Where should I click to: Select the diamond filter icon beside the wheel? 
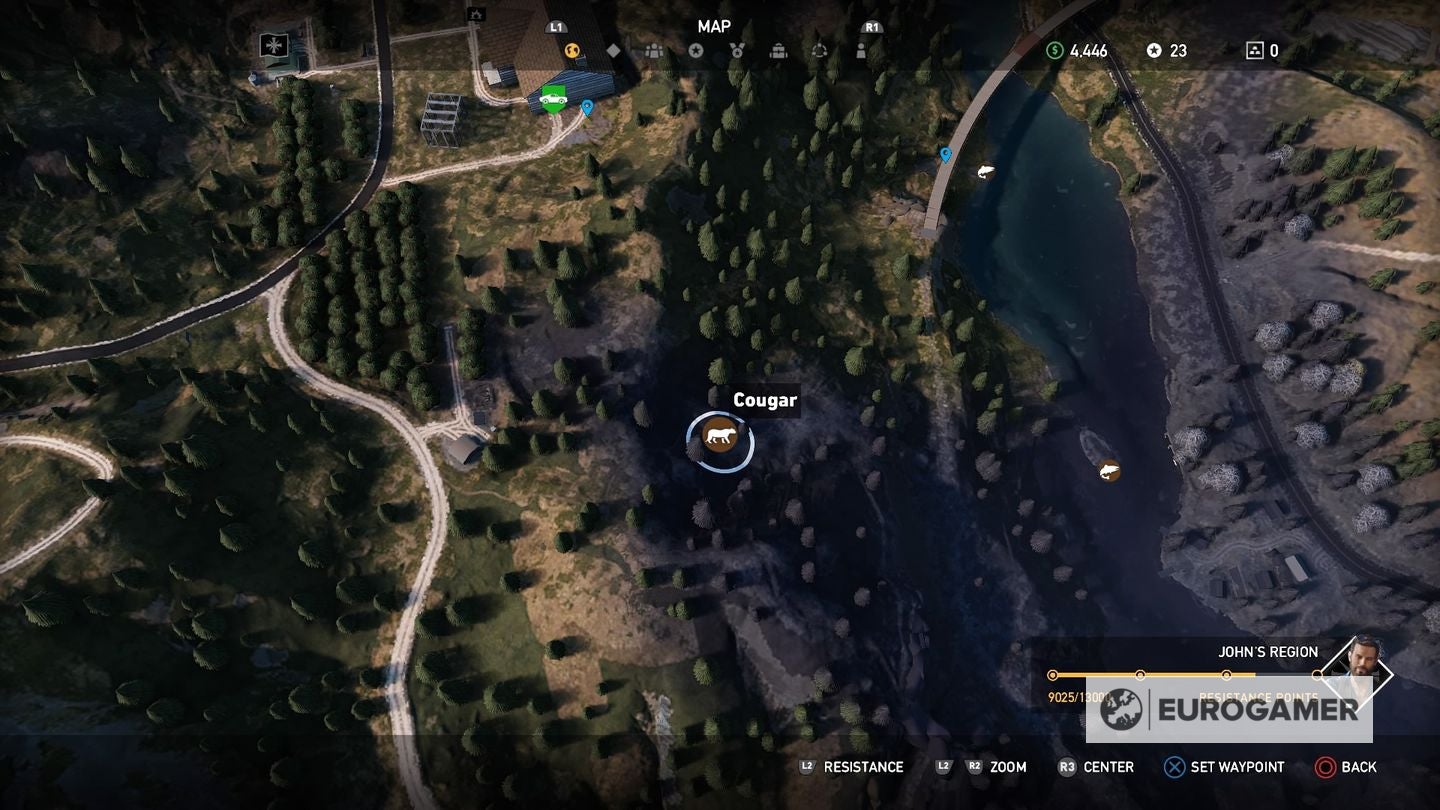point(612,49)
